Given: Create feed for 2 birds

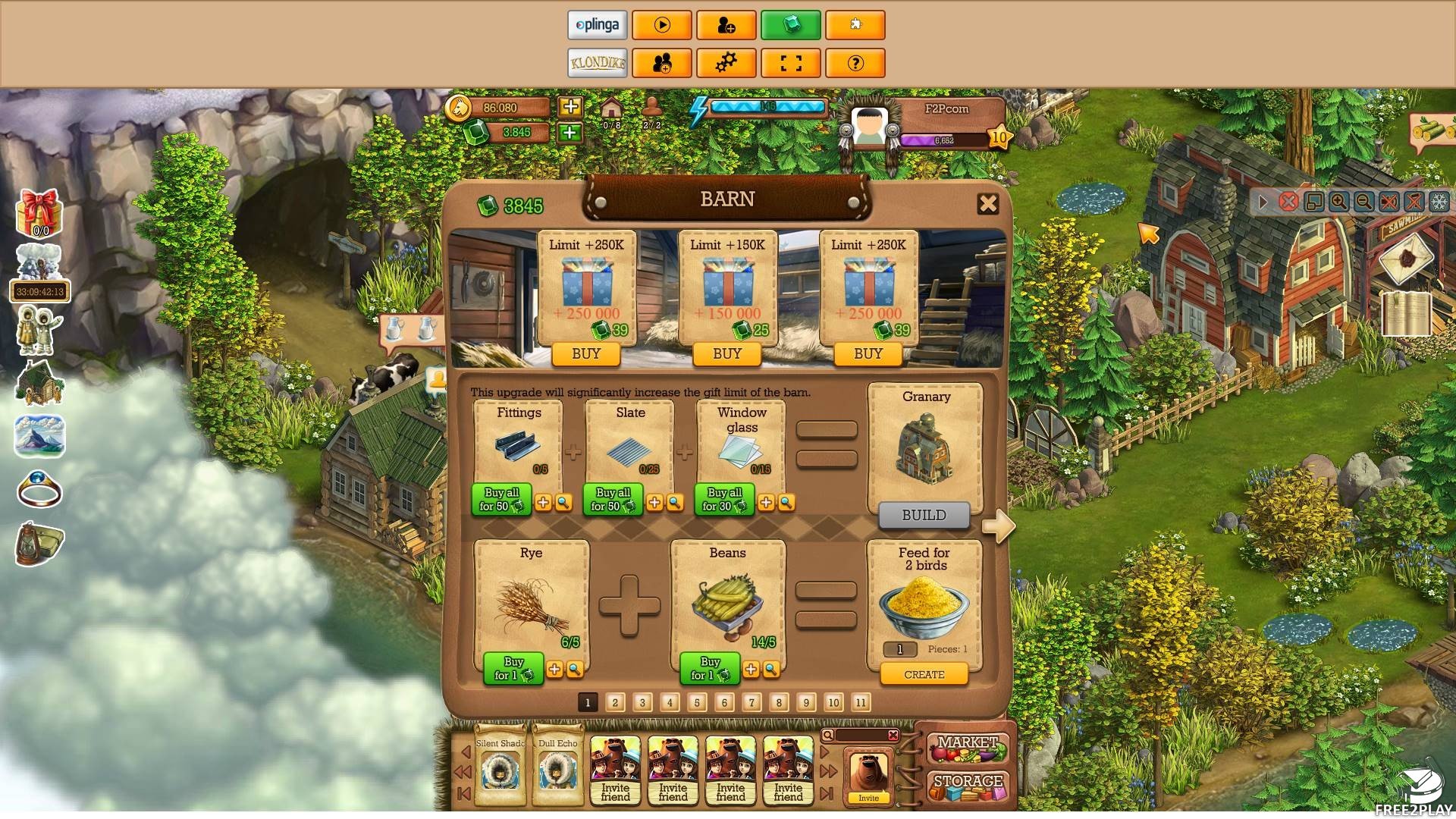Looking at the screenshot, I should 924,674.
